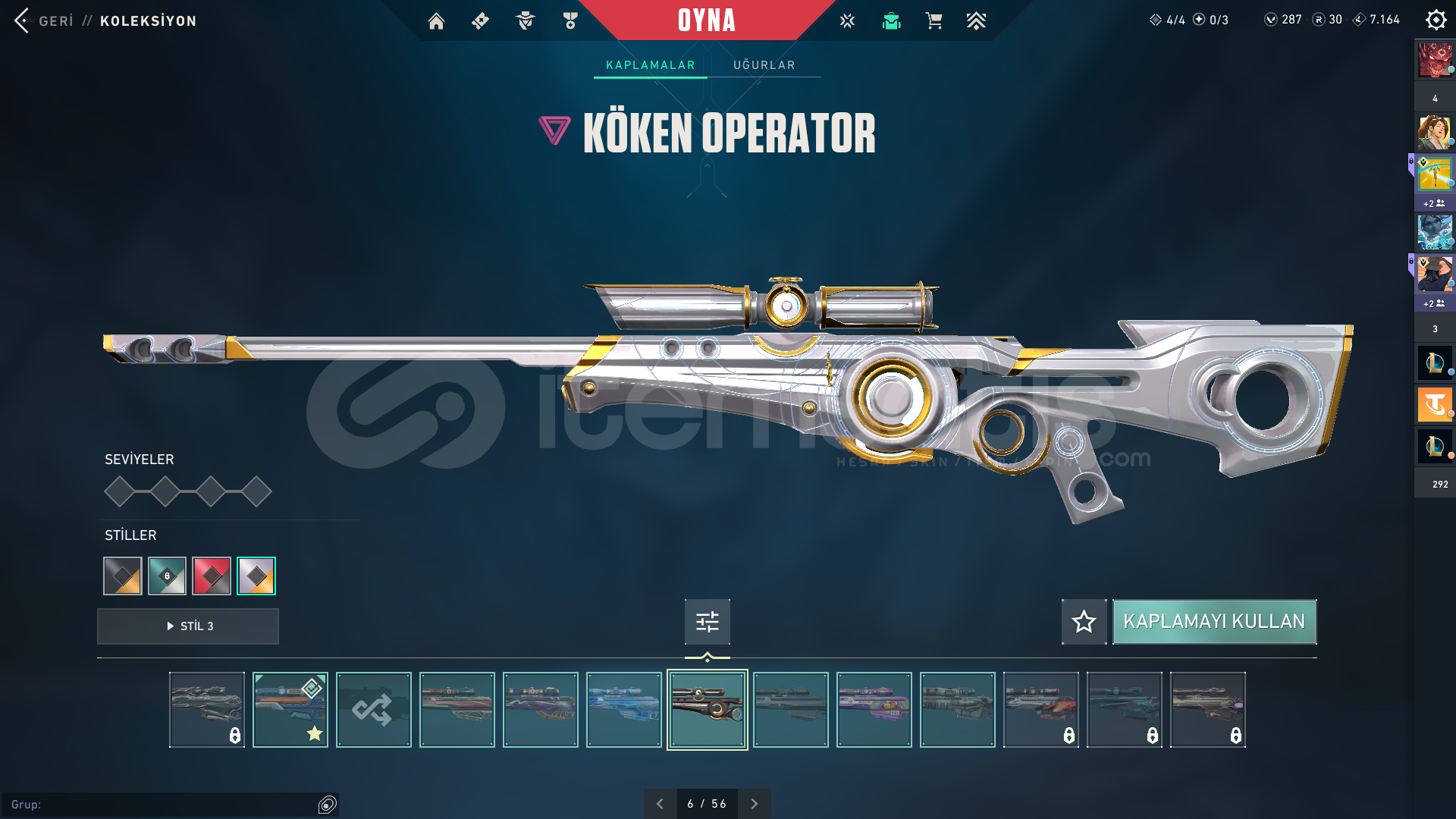The image size is (1456, 819).
Task: Favorite this skin with the star button
Action: click(x=1084, y=622)
